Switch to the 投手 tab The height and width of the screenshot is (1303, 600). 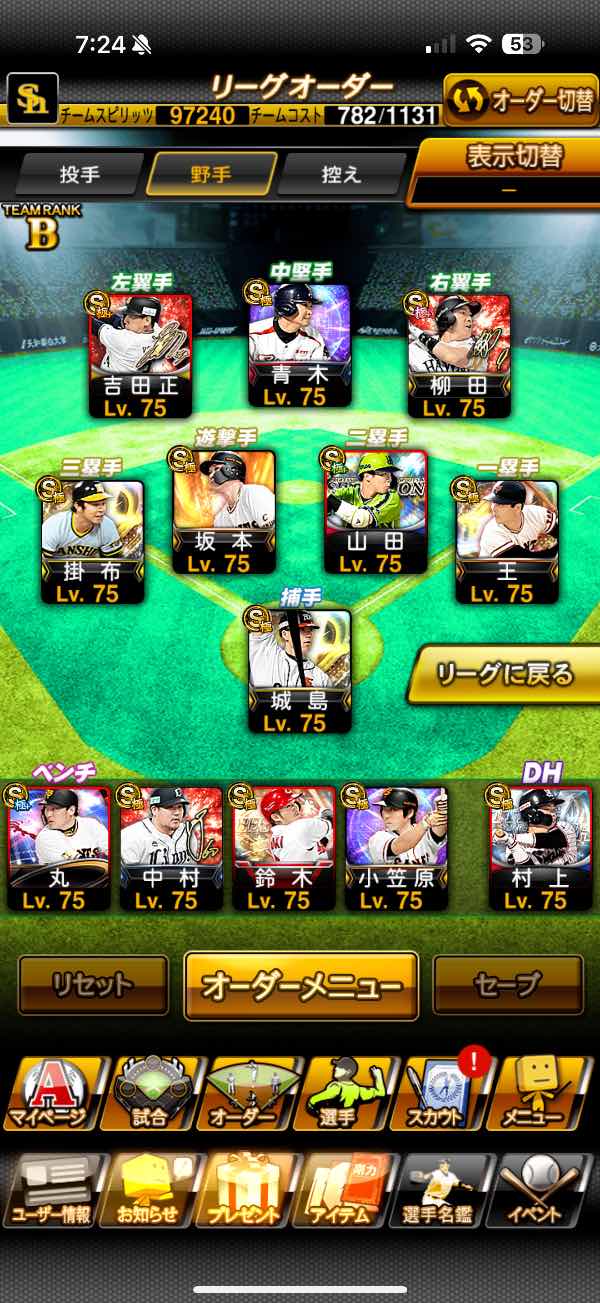[x=79, y=174]
